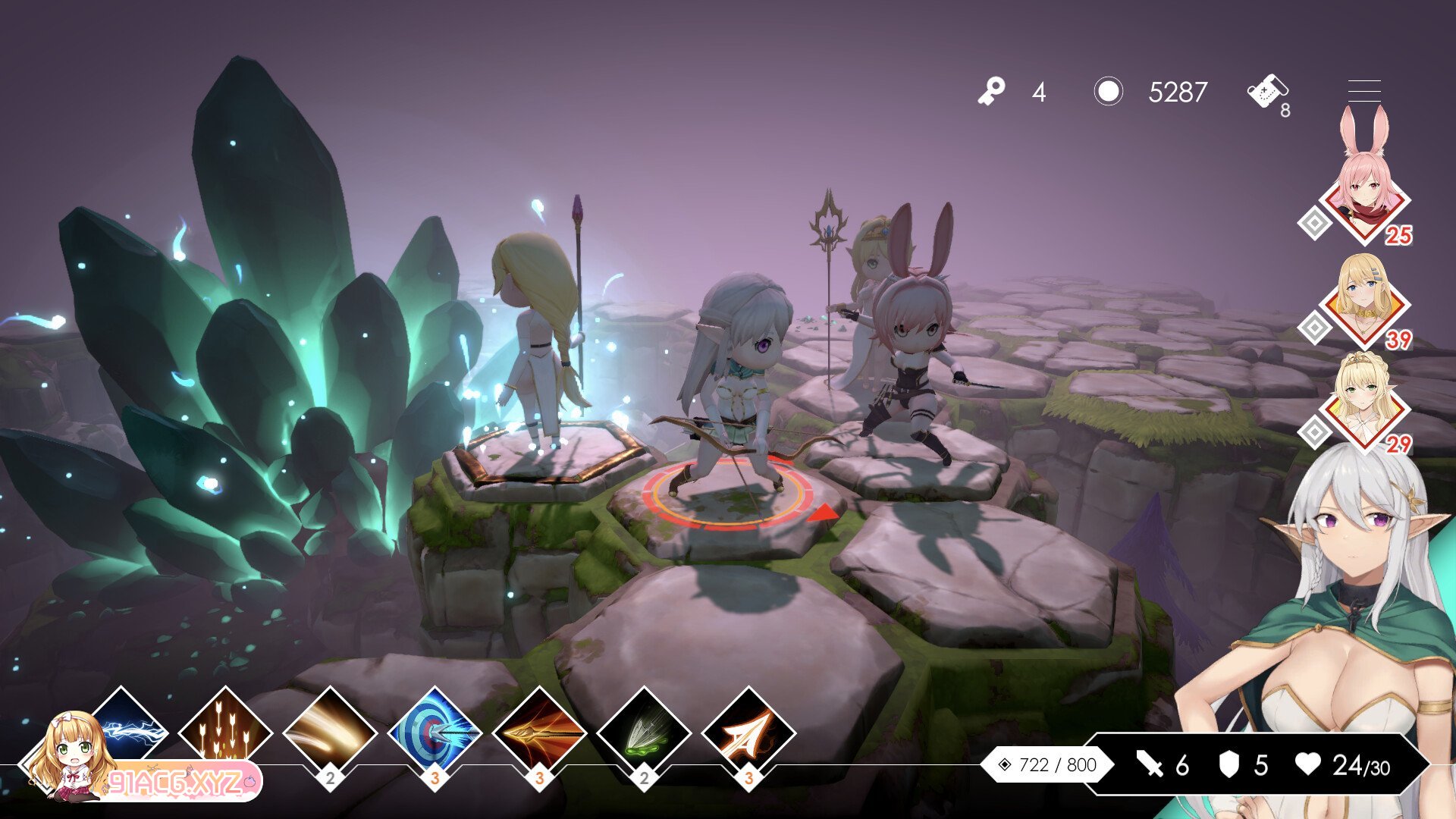The width and height of the screenshot is (1456, 819).
Task: Use the arrow volley skill
Action: click(x=225, y=733)
